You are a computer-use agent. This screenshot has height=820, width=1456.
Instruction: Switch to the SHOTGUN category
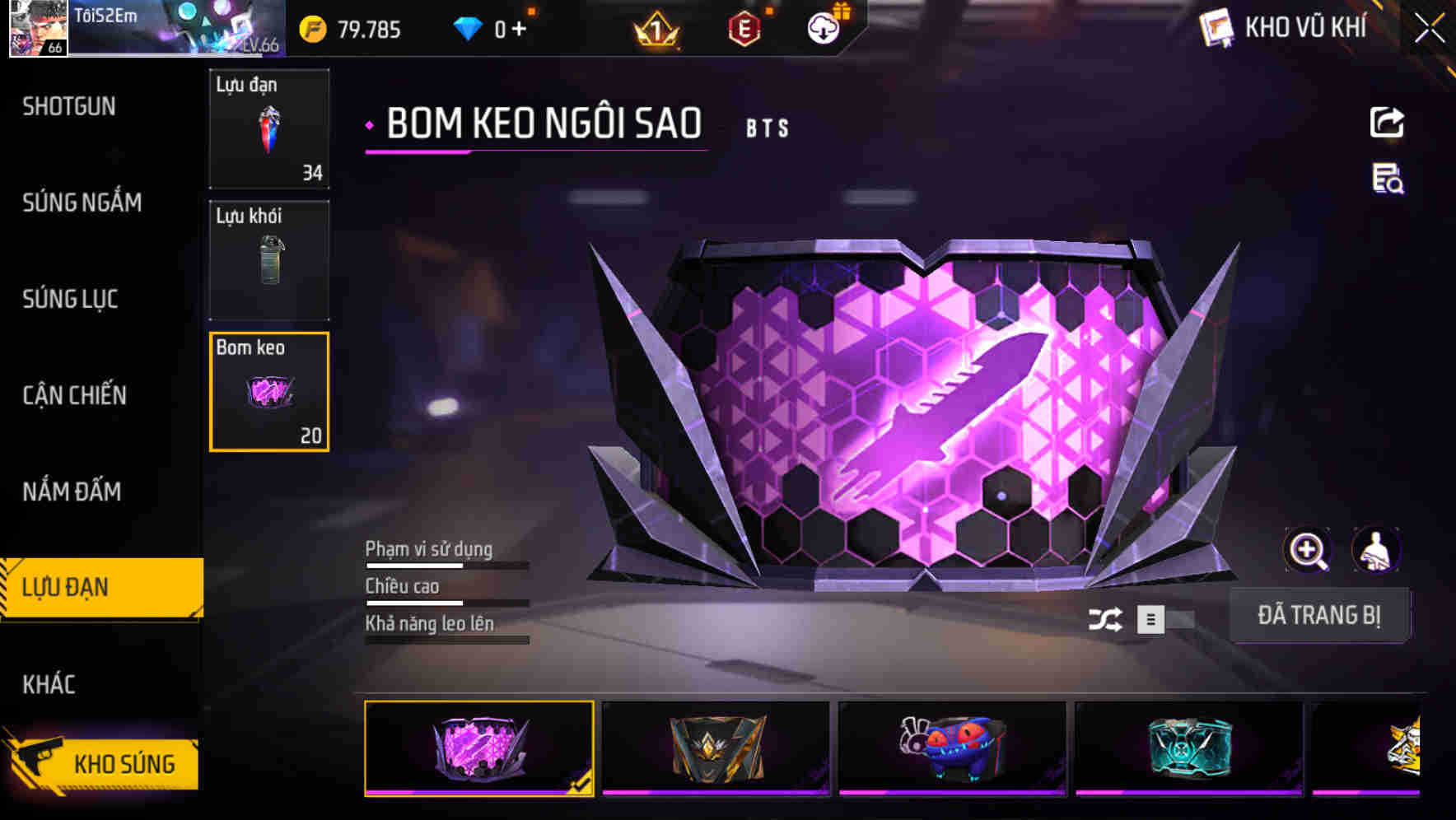69,107
